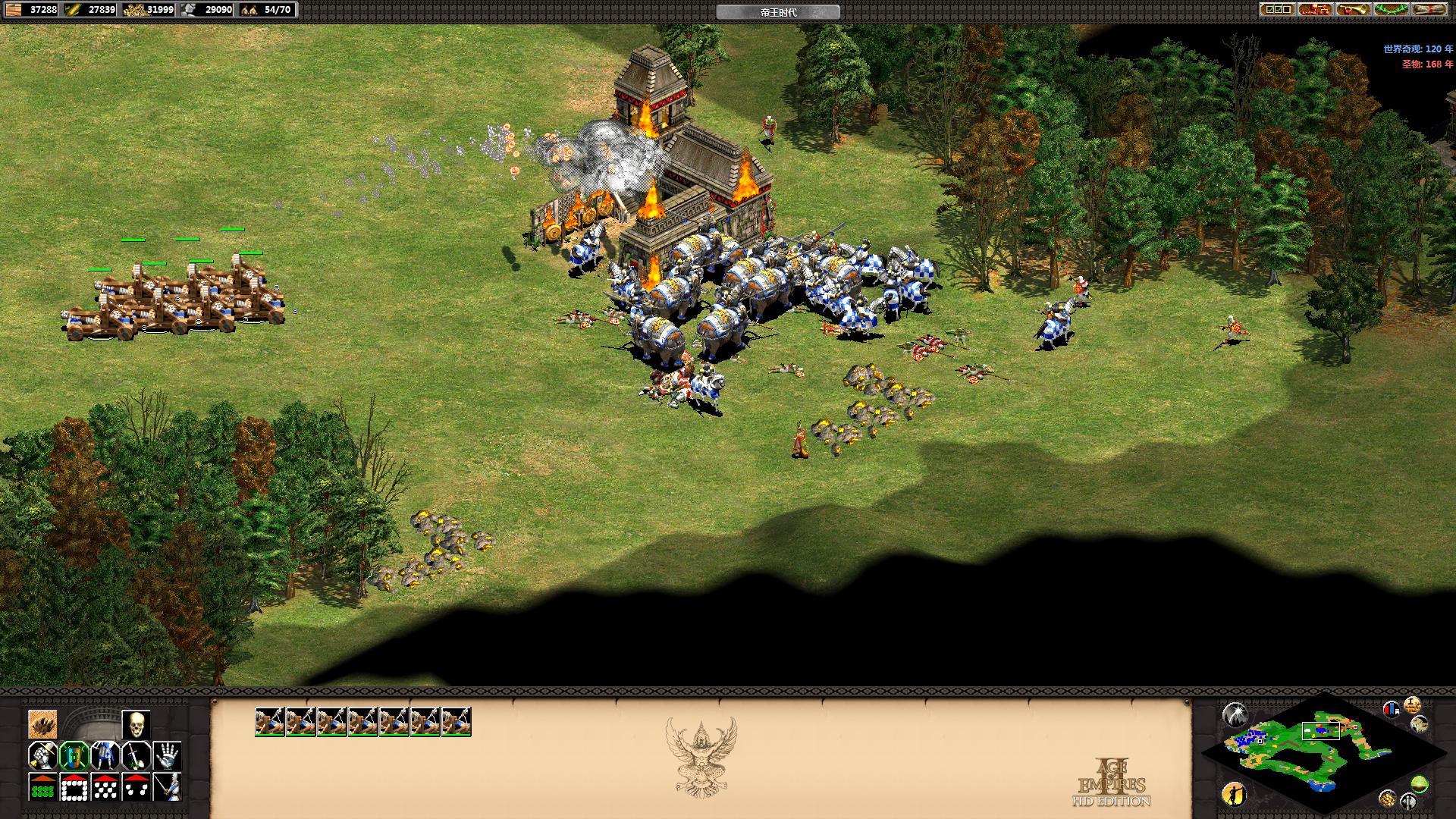This screenshot has width=1456, height=819.
Task: Select the defensive stance shield icon
Action: tap(74, 756)
